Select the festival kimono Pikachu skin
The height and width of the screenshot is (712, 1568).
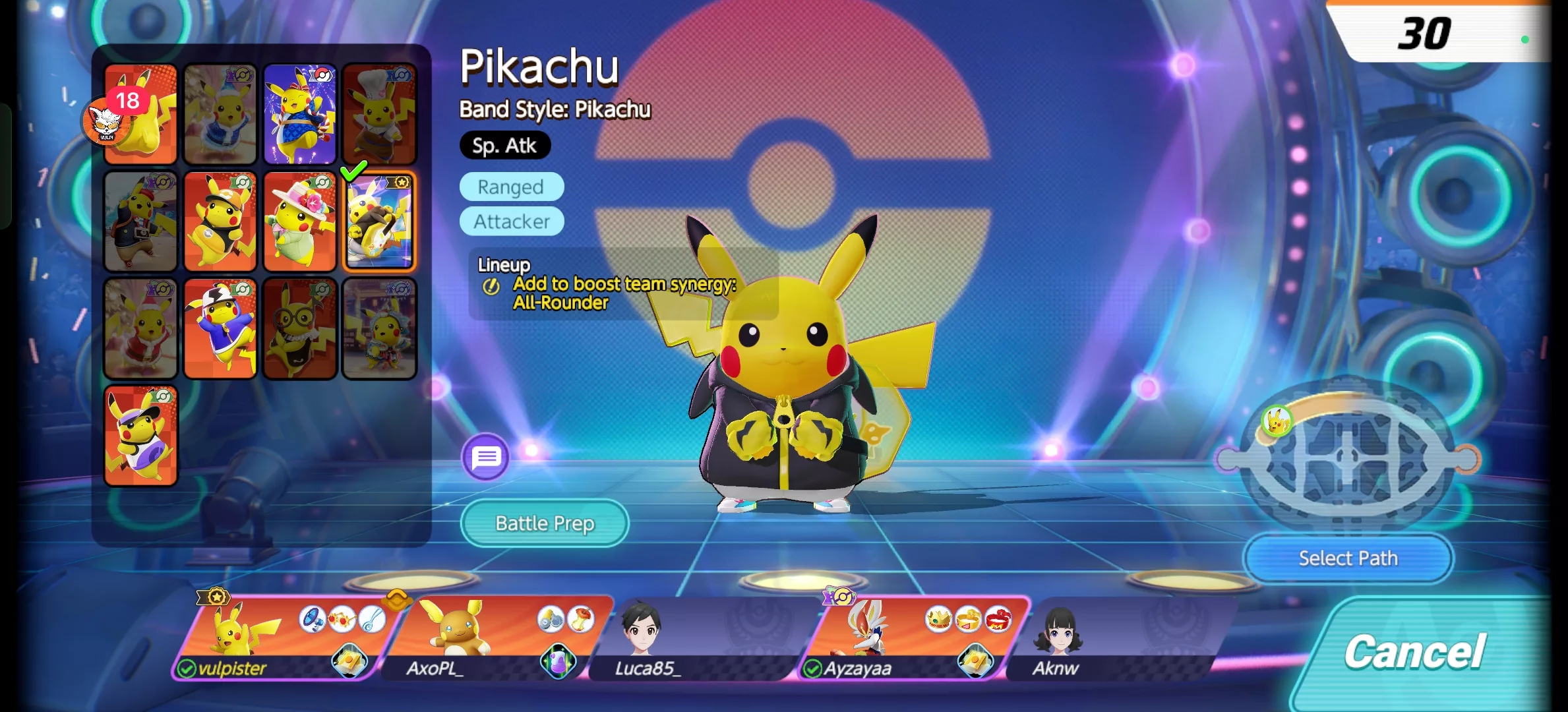tap(300, 115)
